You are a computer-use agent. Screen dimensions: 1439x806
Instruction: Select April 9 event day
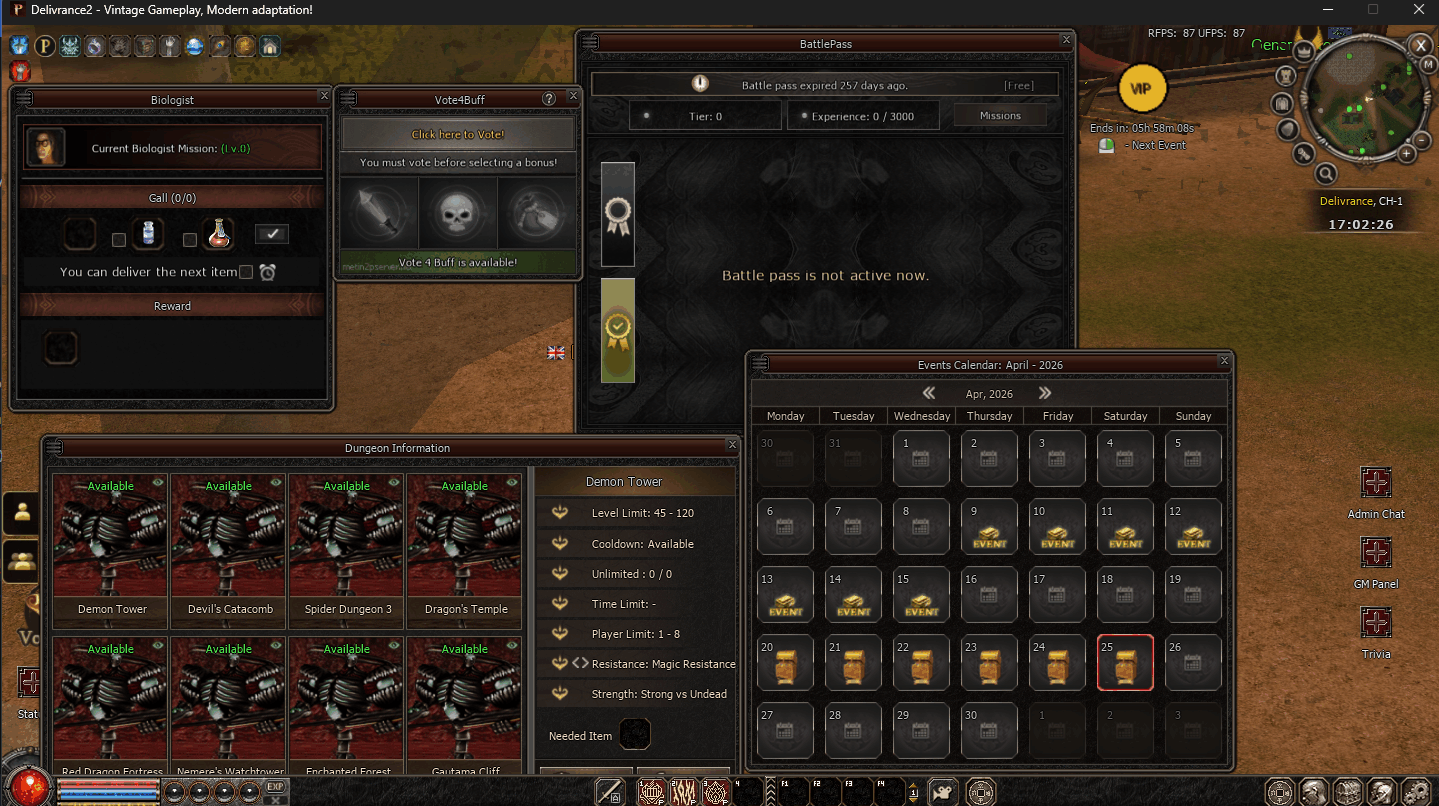[989, 526]
